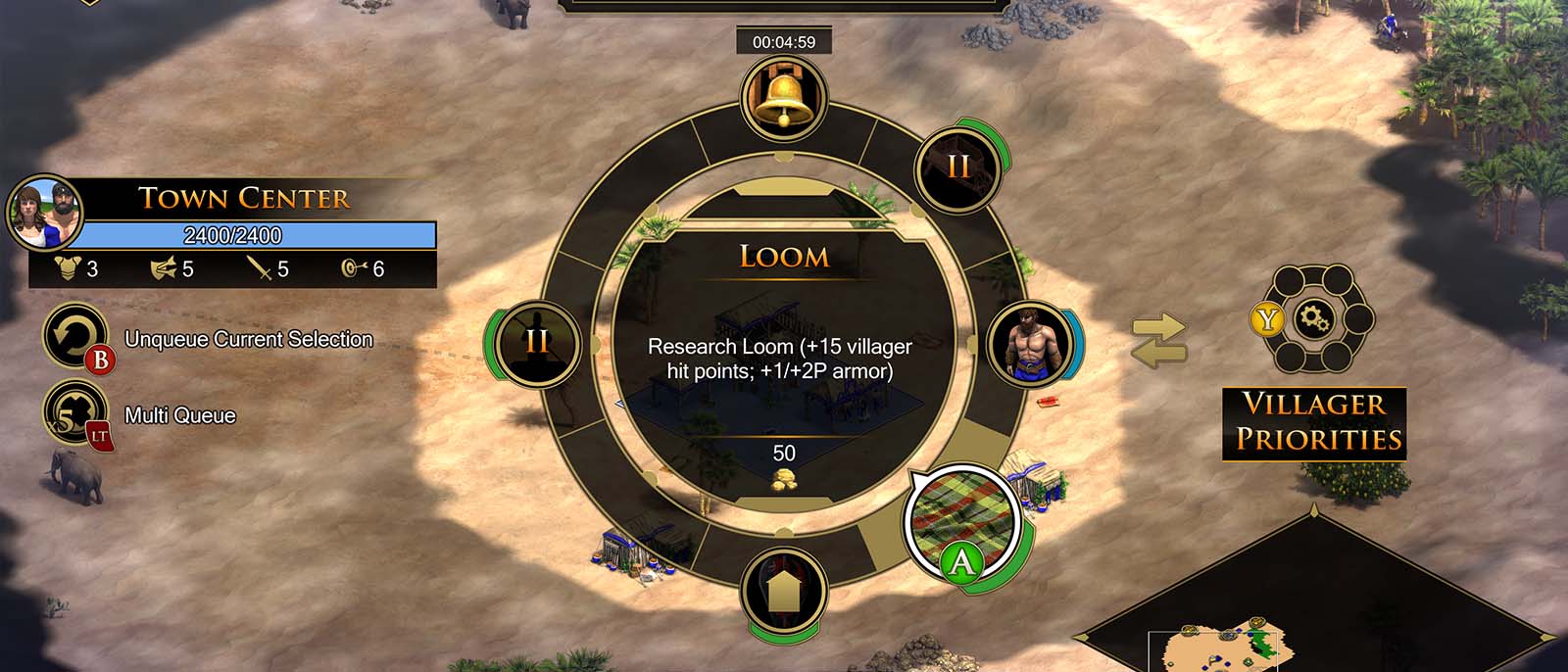Select the villager portrait in the radial menu
The image size is (1568, 672).
[1028, 344]
